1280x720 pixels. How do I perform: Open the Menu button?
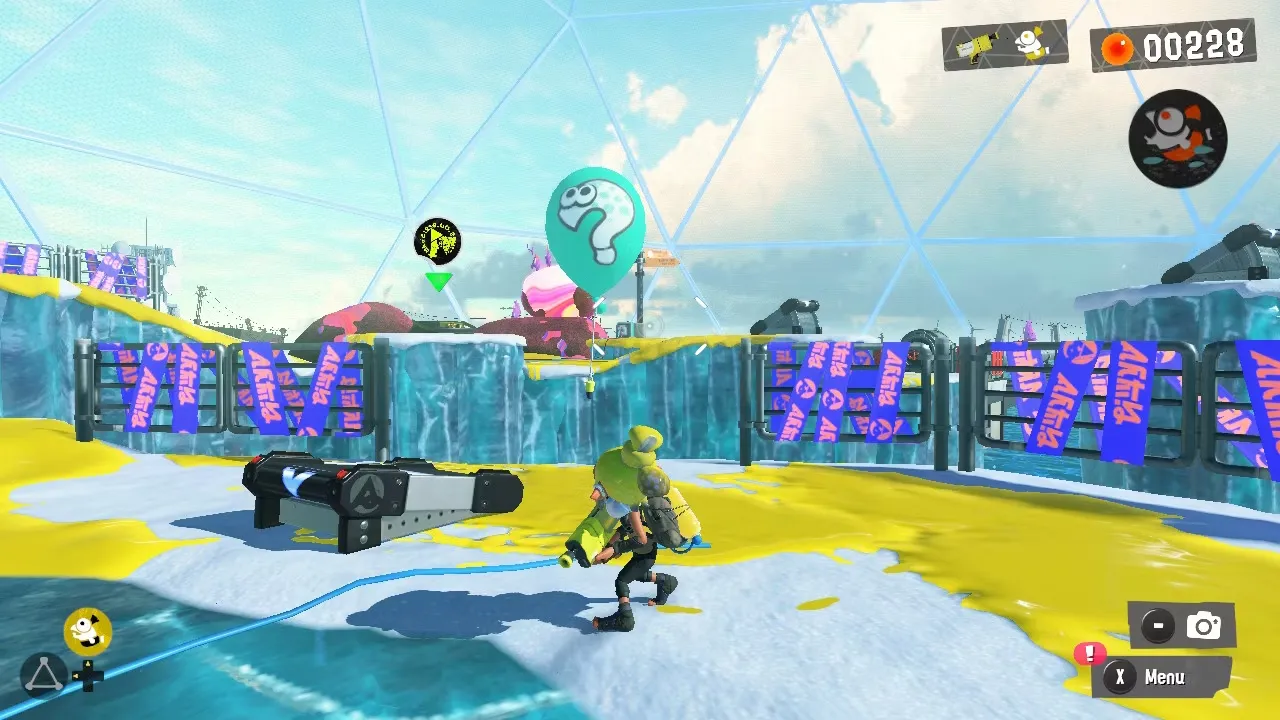pyautogui.click(x=1162, y=677)
